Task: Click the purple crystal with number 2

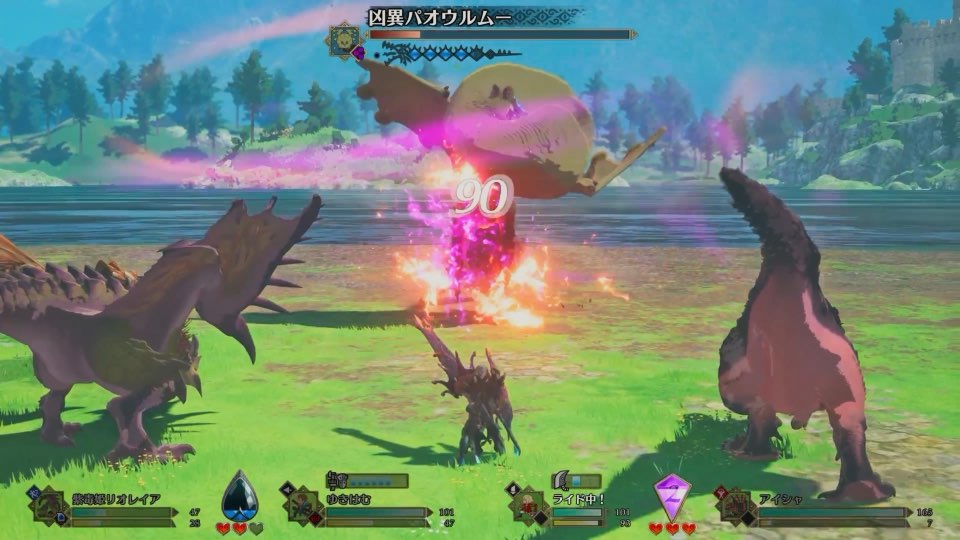Action: tap(672, 496)
